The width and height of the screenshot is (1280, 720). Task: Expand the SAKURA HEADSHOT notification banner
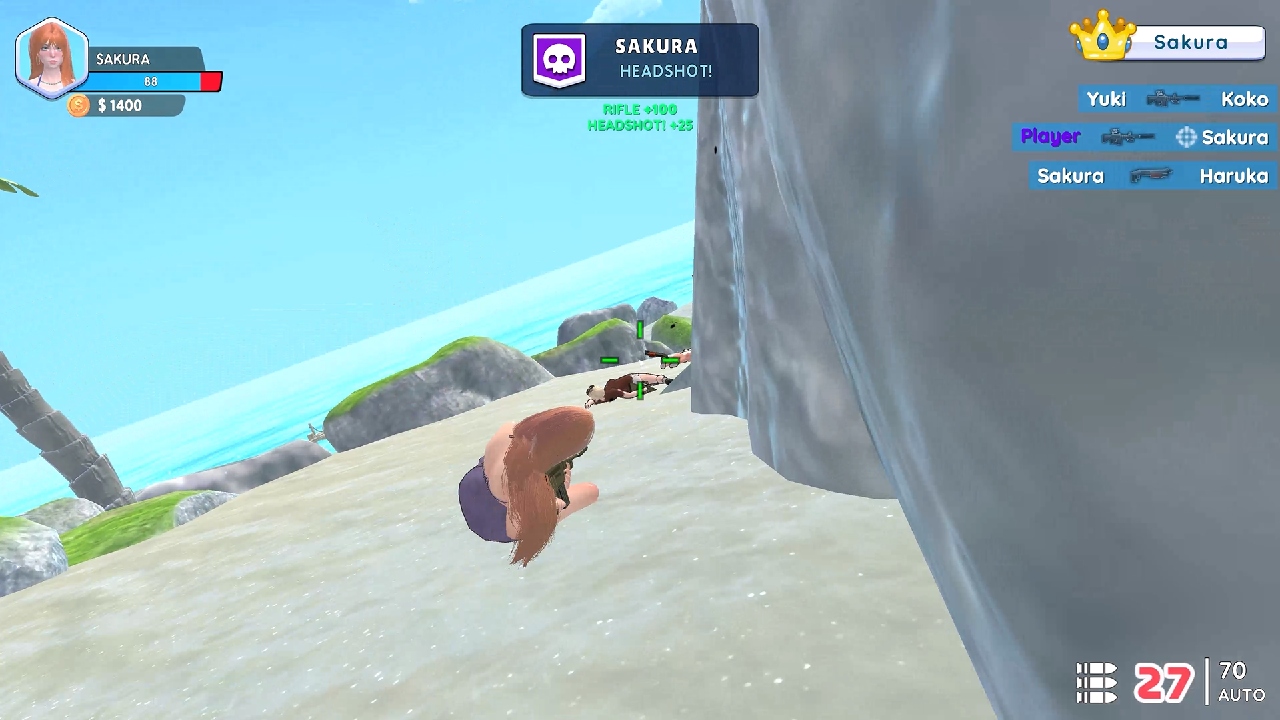(x=640, y=60)
